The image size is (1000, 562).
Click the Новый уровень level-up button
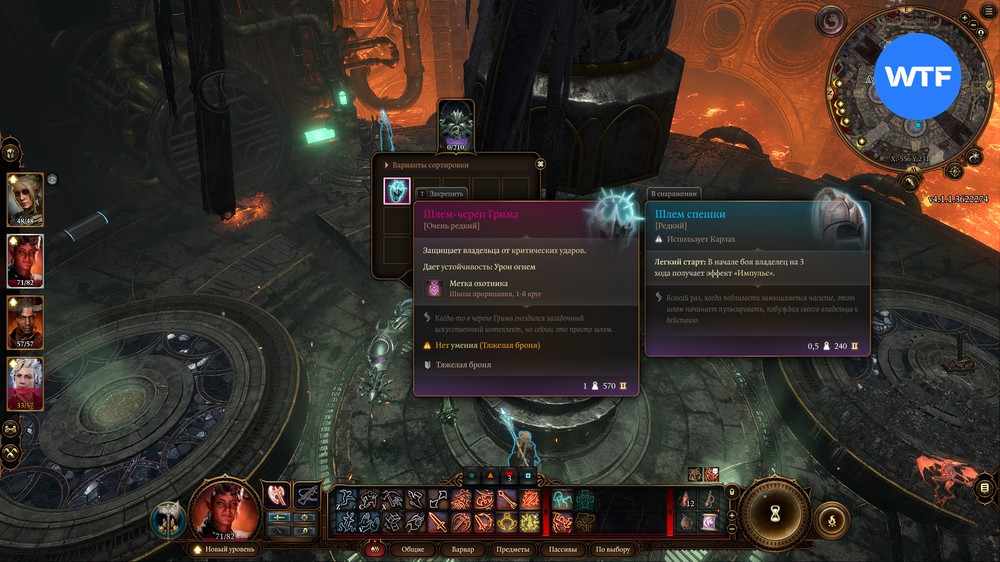coord(228,549)
